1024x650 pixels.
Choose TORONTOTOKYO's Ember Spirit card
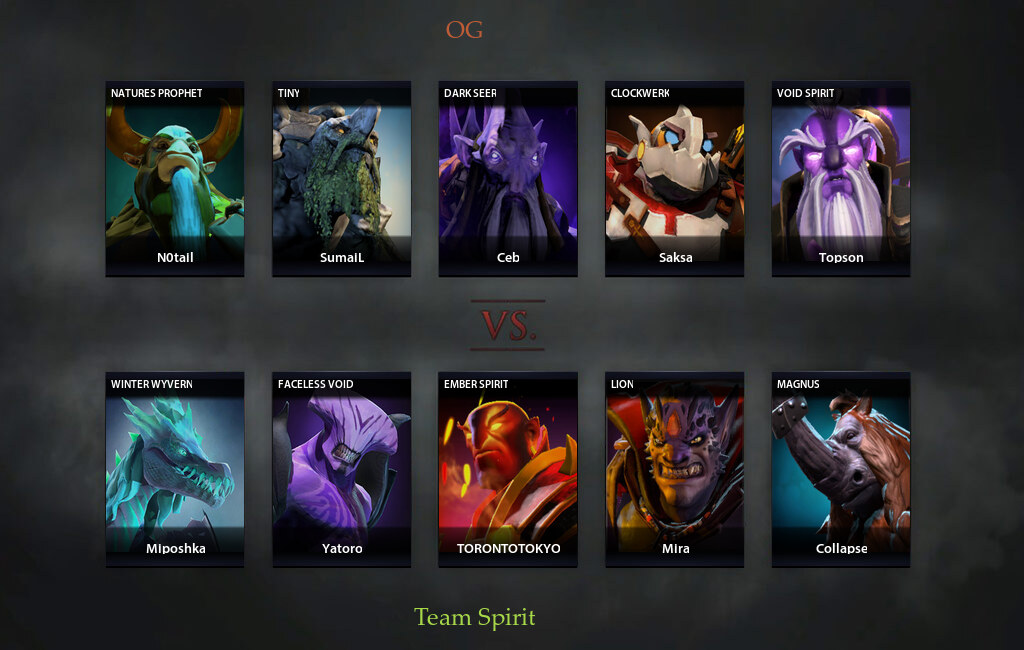coord(508,469)
